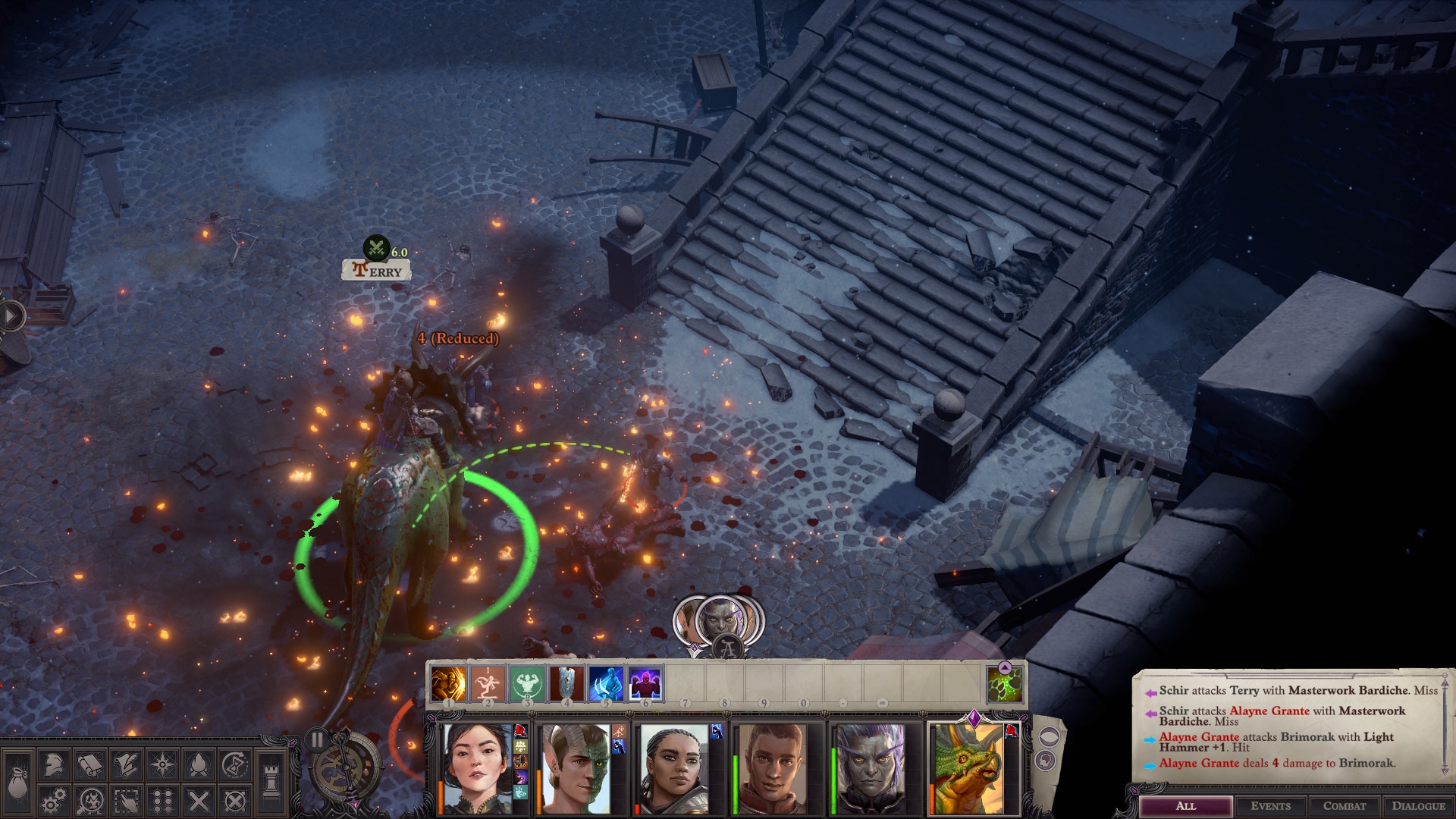Switch combat log to Combat tab
1456x819 pixels.
pos(1345,806)
